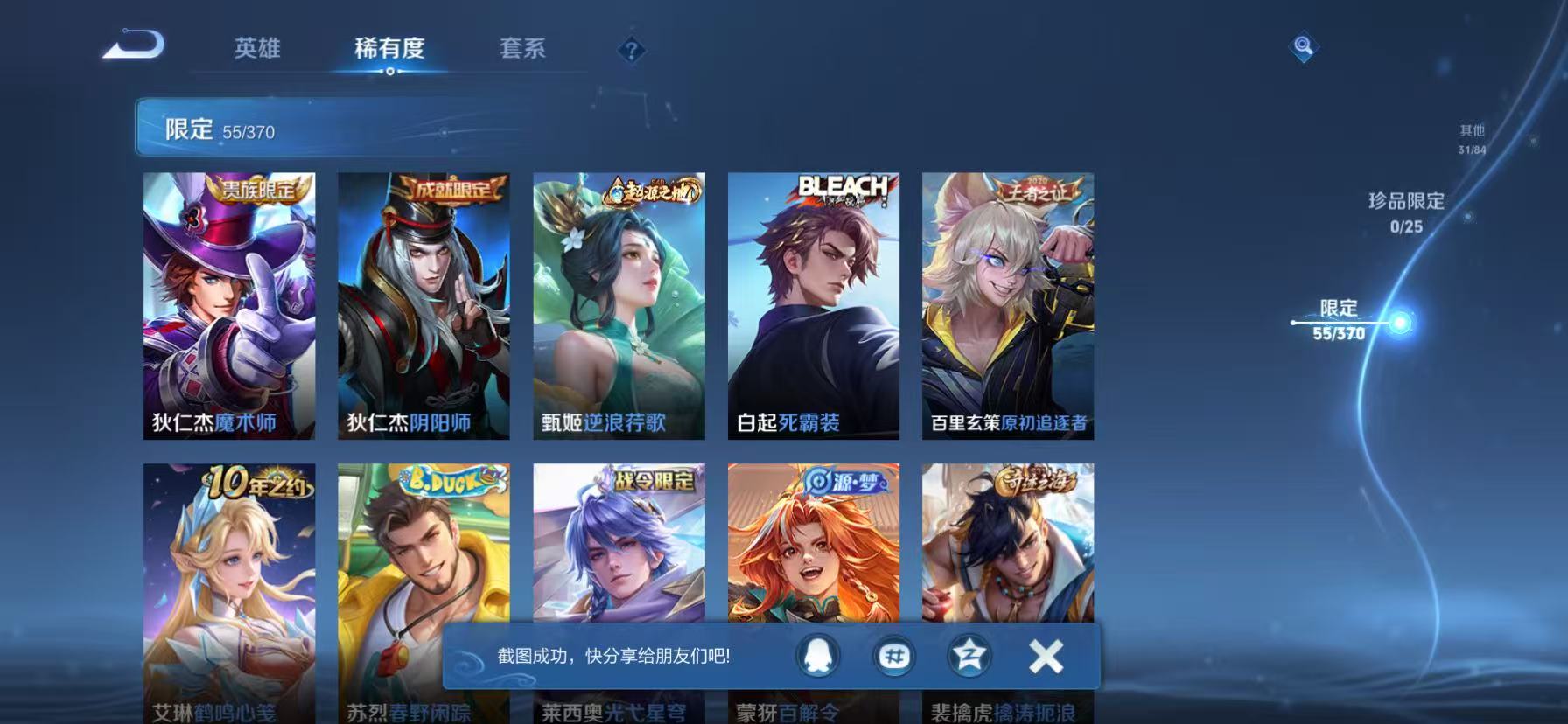1568x724 pixels.
Task: Switch to the 套系 tab
Action: coord(521,50)
